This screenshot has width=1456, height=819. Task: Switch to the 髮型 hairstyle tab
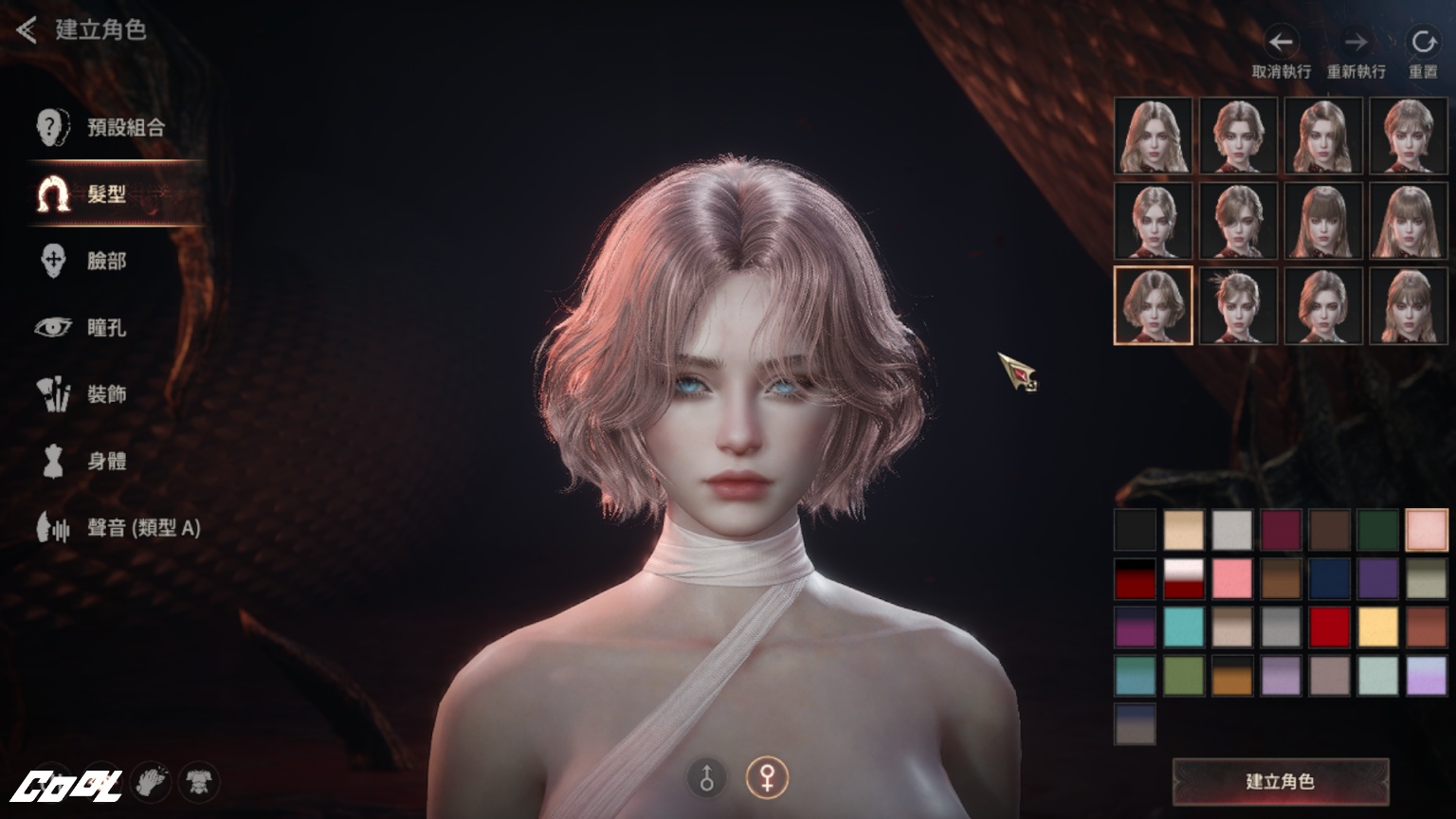(x=104, y=194)
